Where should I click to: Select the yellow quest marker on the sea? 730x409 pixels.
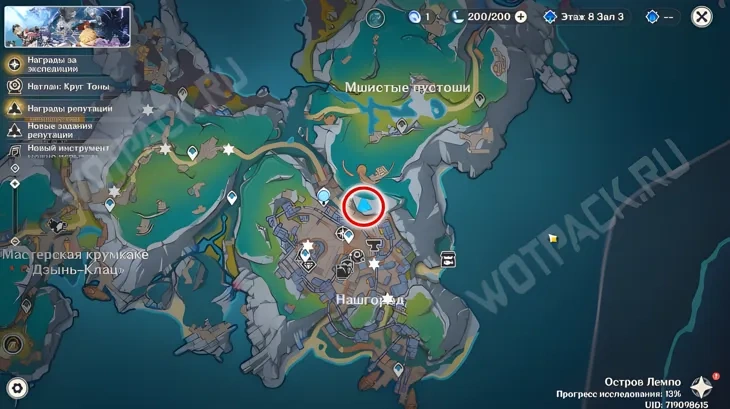coord(552,239)
